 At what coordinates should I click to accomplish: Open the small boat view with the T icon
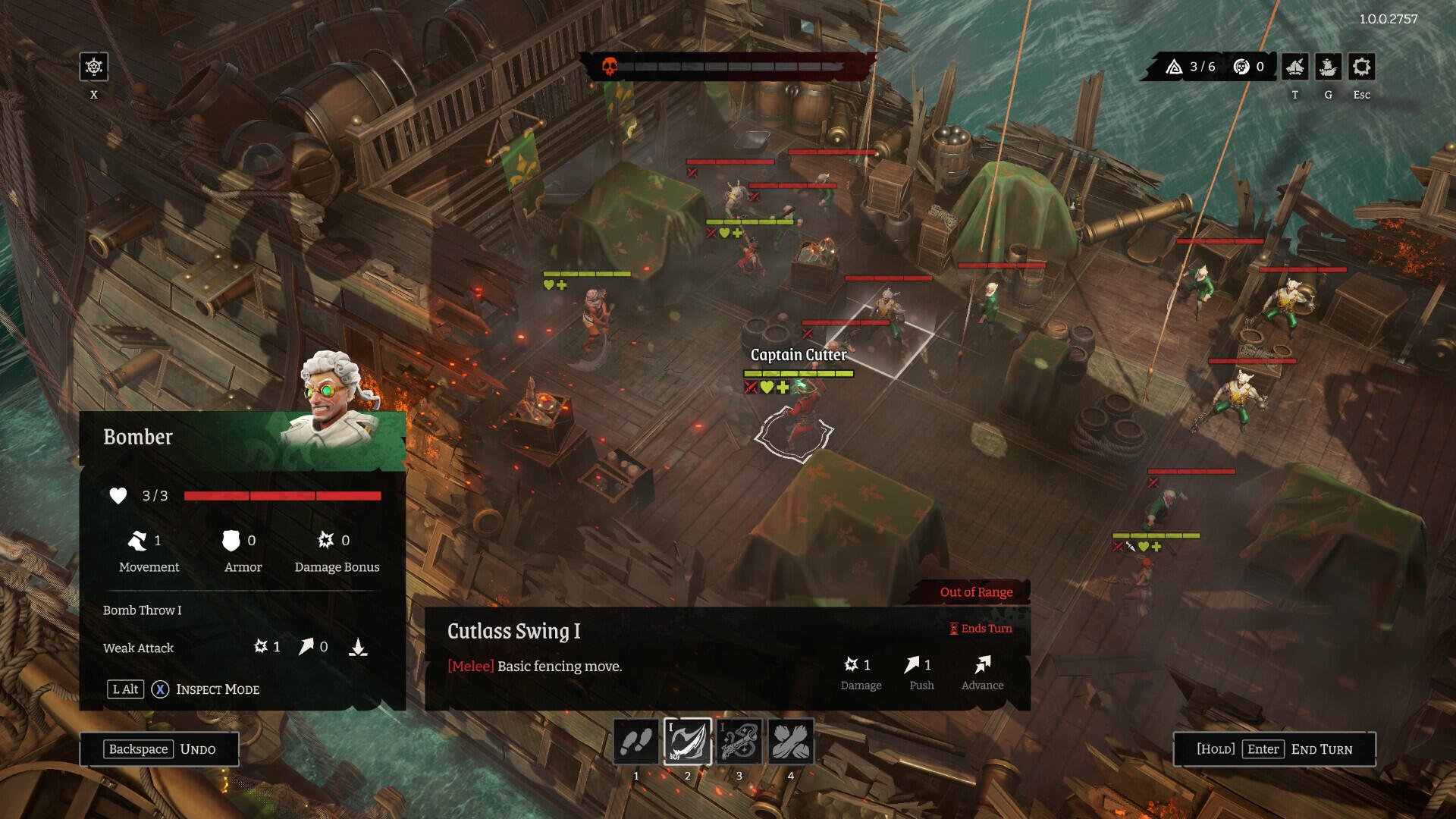tap(1295, 67)
